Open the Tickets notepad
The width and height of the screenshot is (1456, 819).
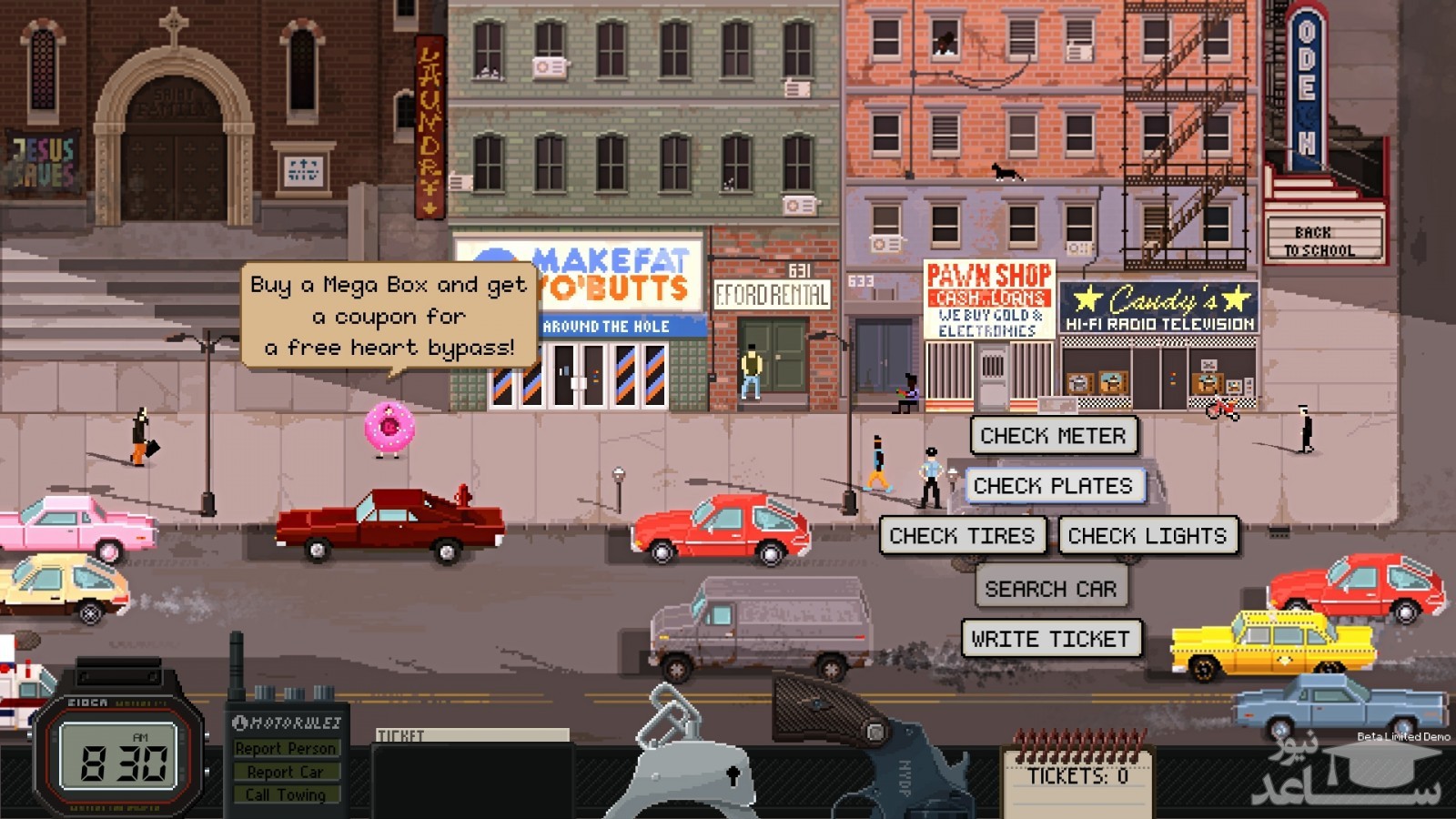pos(1077,778)
